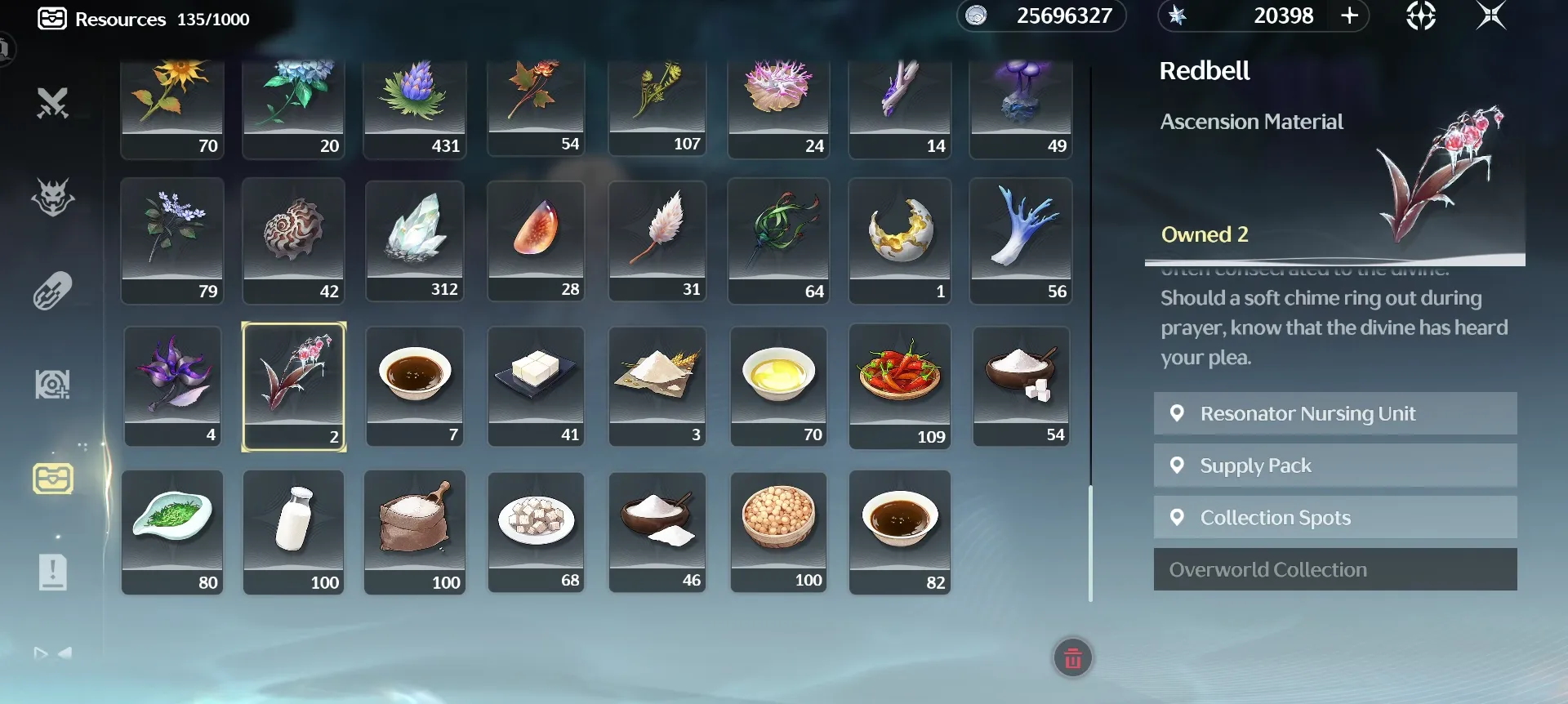Click the echo development category icon
The height and width of the screenshot is (704, 1568).
pos(51,382)
